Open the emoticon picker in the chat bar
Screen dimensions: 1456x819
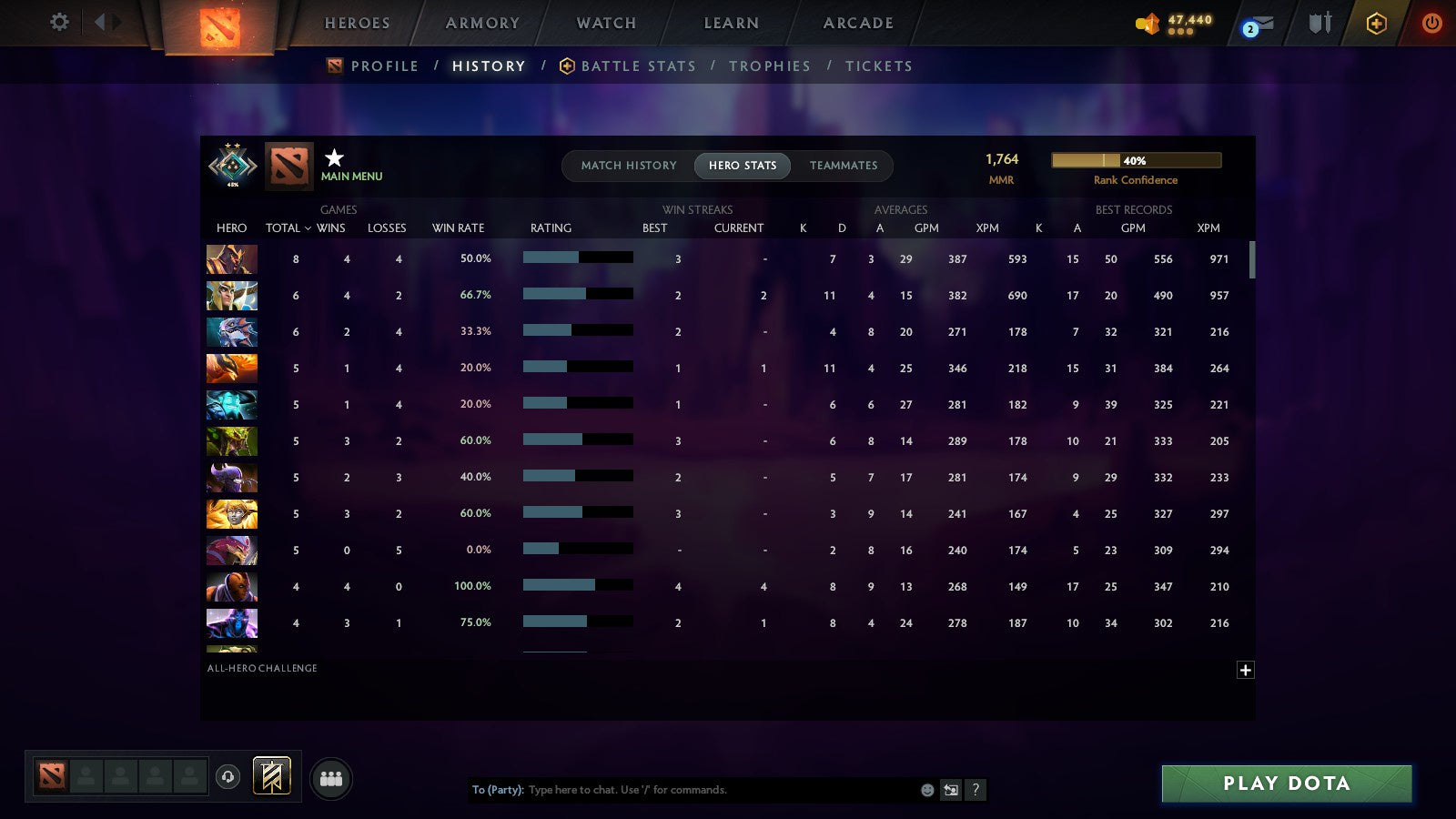coord(925,790)
